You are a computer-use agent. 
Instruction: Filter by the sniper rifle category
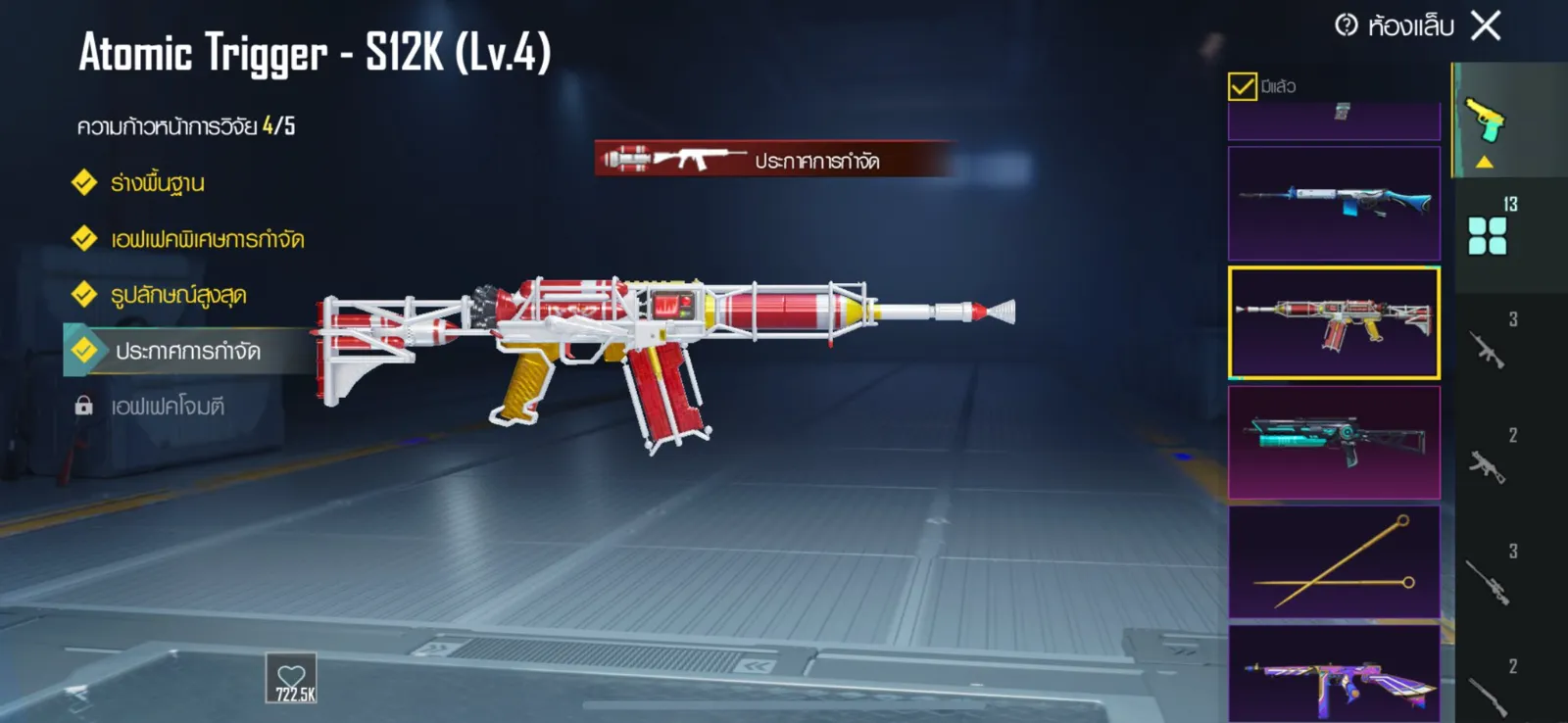[1488, 581]
